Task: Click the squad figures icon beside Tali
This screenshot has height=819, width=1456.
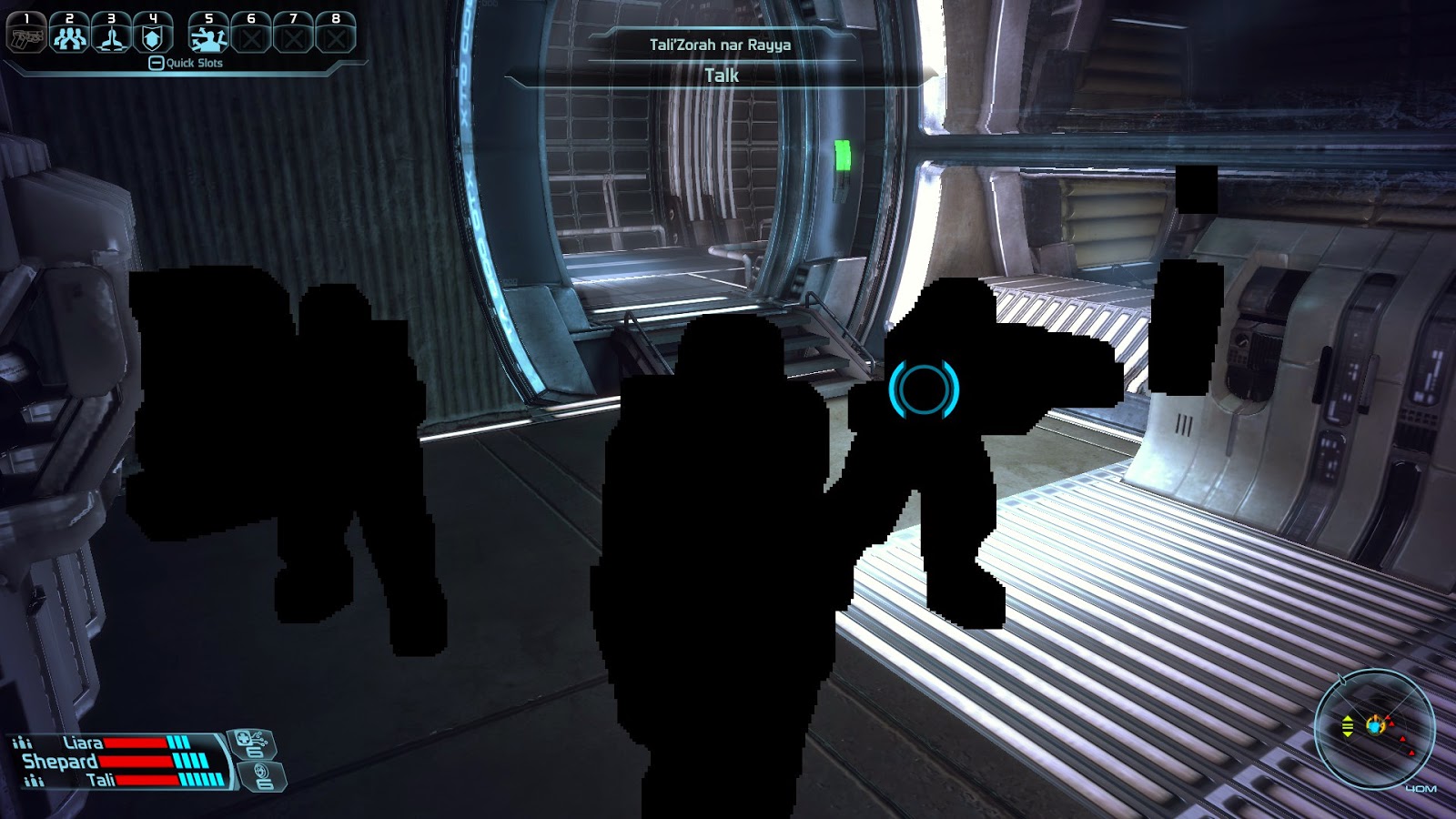Action: [x=35, y=780]
